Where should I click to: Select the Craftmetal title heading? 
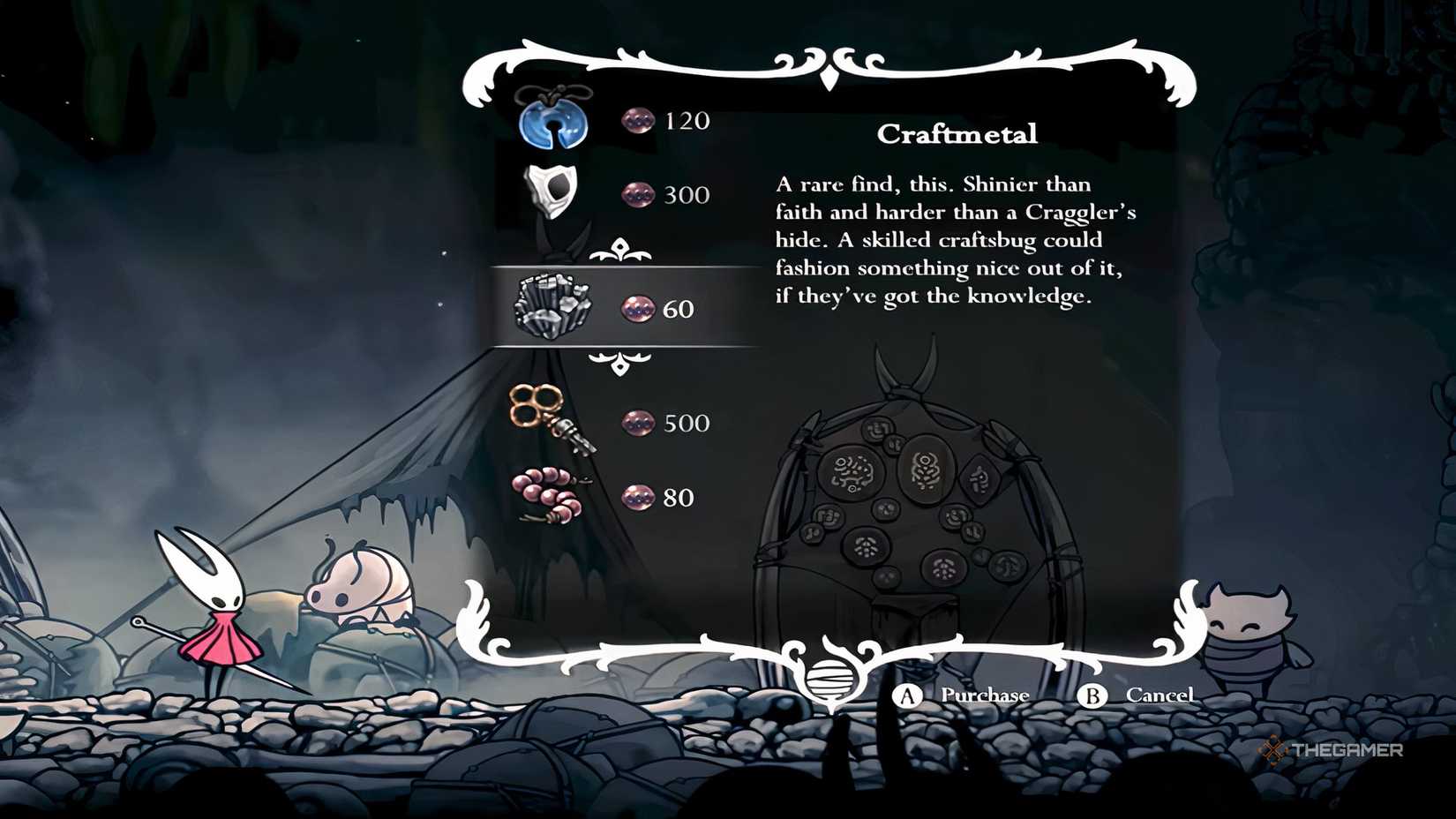(958, 134)
